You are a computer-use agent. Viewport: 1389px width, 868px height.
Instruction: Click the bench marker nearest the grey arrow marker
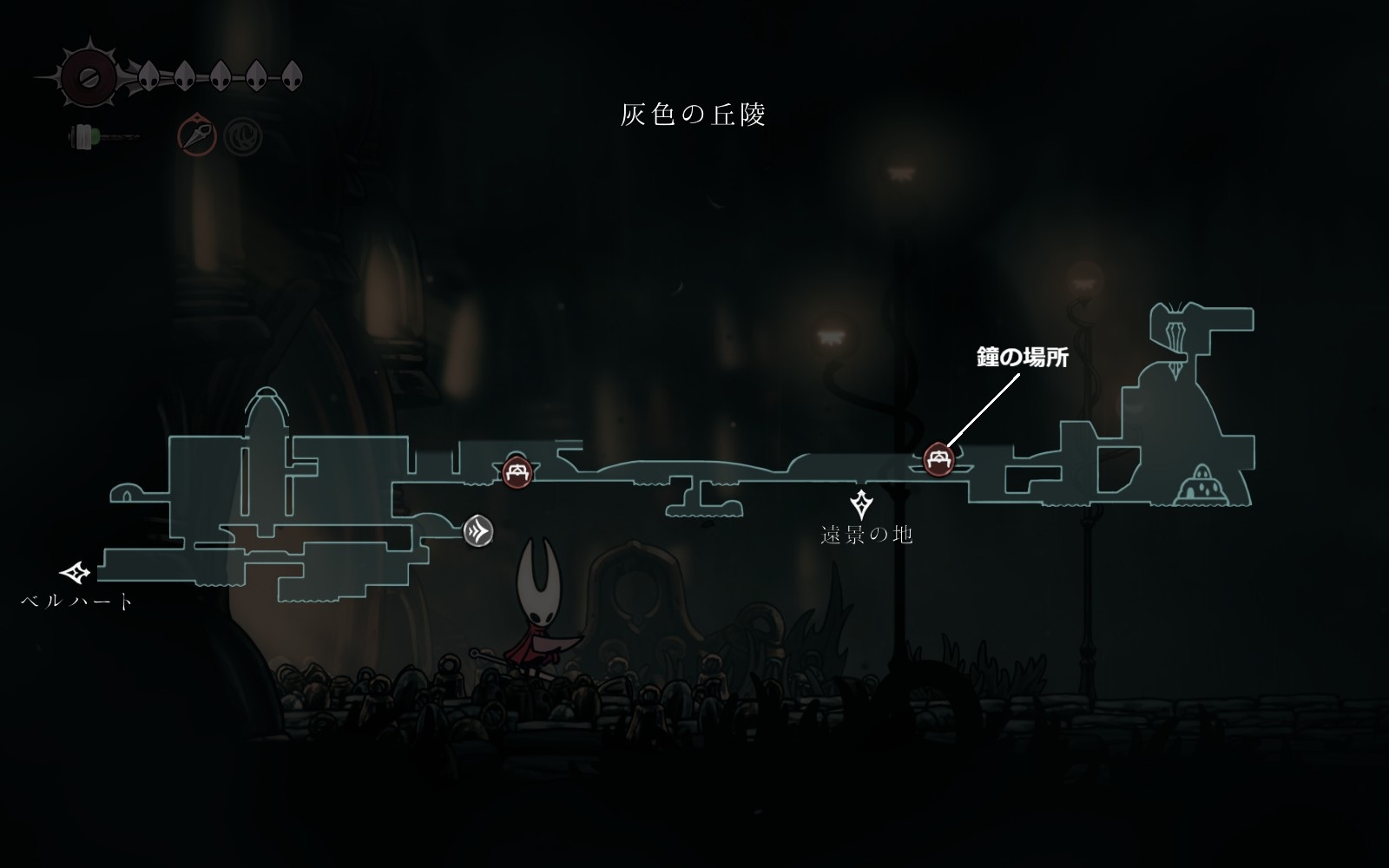(x=517, y=473)
